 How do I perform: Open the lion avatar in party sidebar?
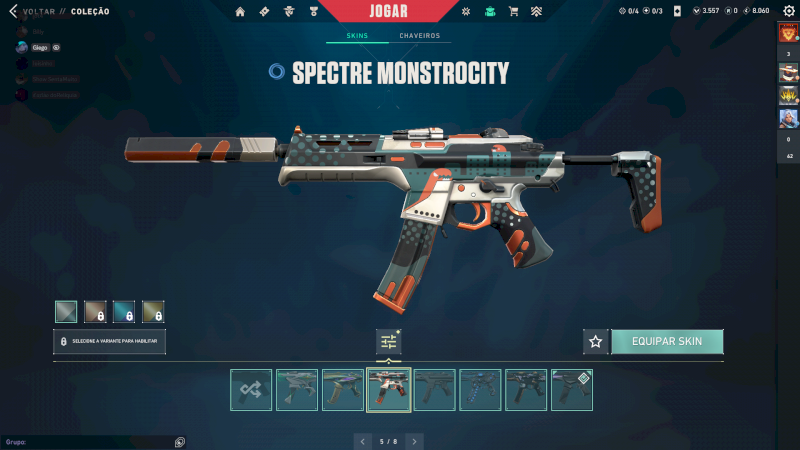(x=788, y=33)
